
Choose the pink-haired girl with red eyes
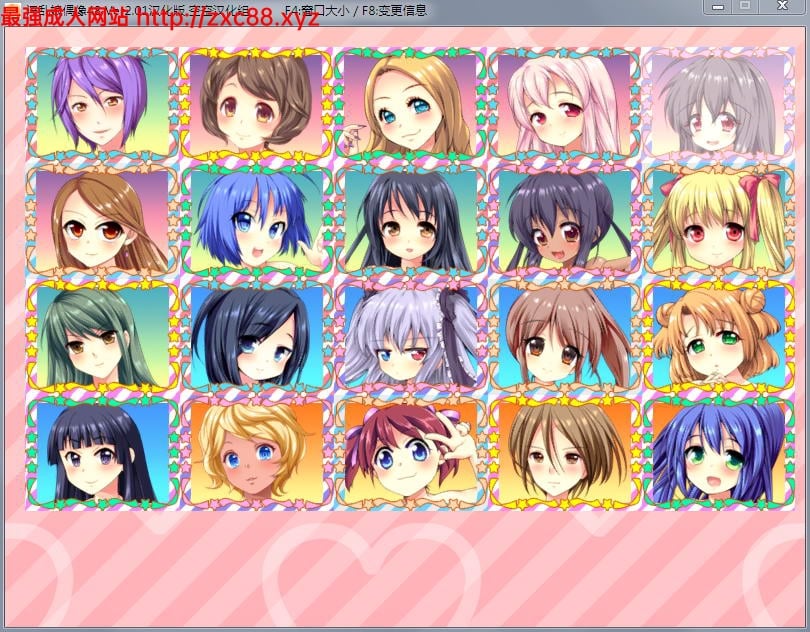(x=564, y=102)
